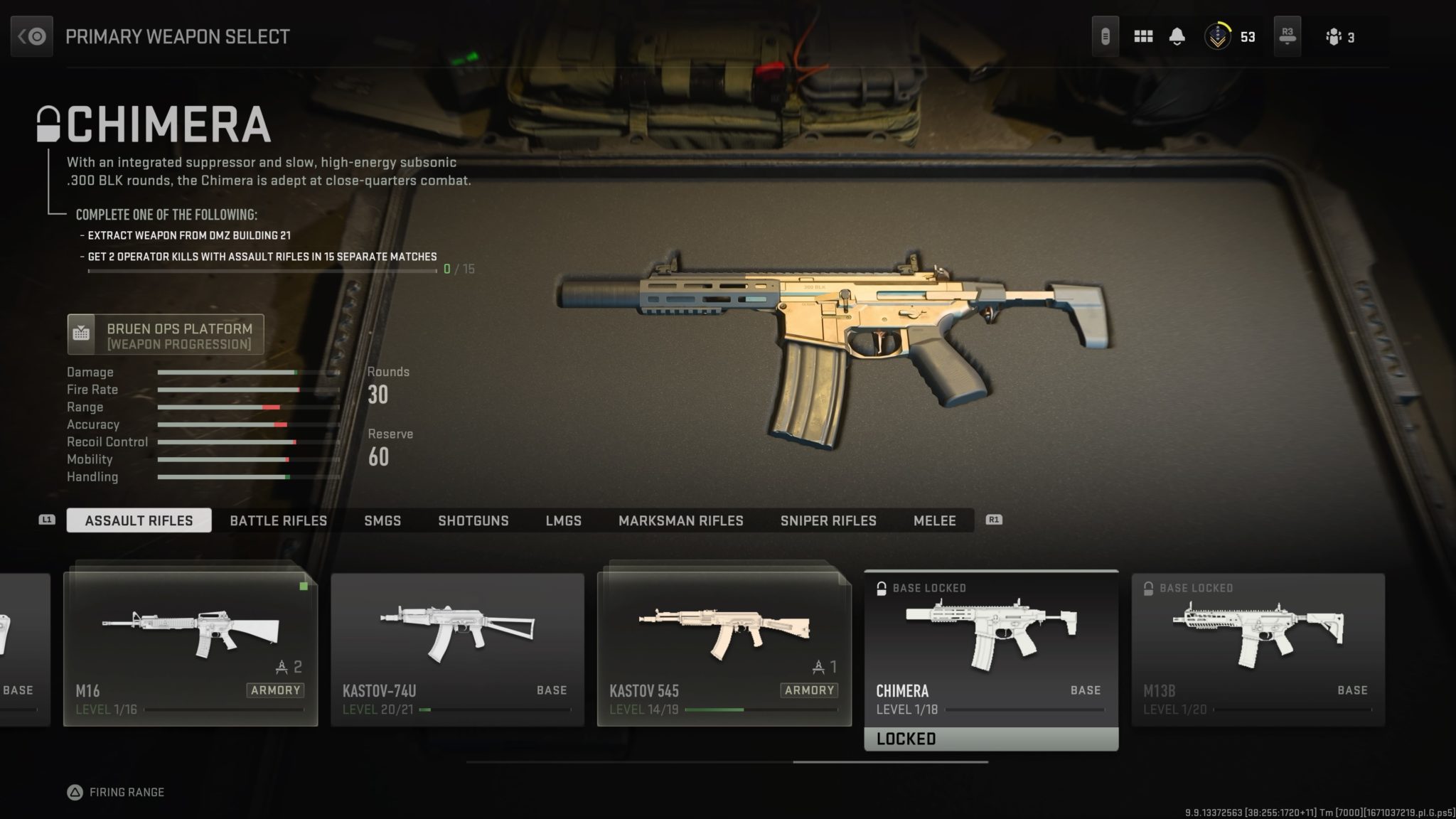Click the R3 button indicator in top bar
The height and width of the screenshot is (819, 1456).
coord(1287,36)
